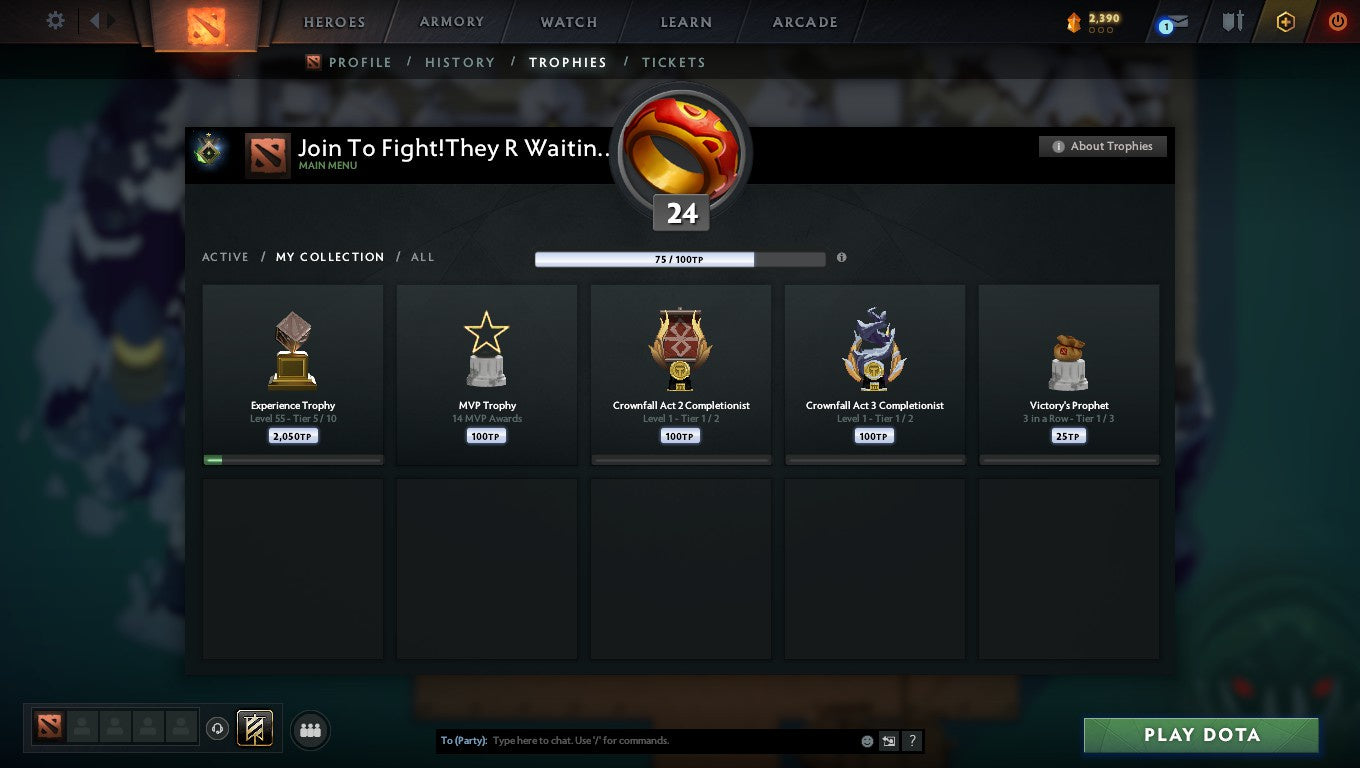Click the About Trophies button

coord(1102,146)
